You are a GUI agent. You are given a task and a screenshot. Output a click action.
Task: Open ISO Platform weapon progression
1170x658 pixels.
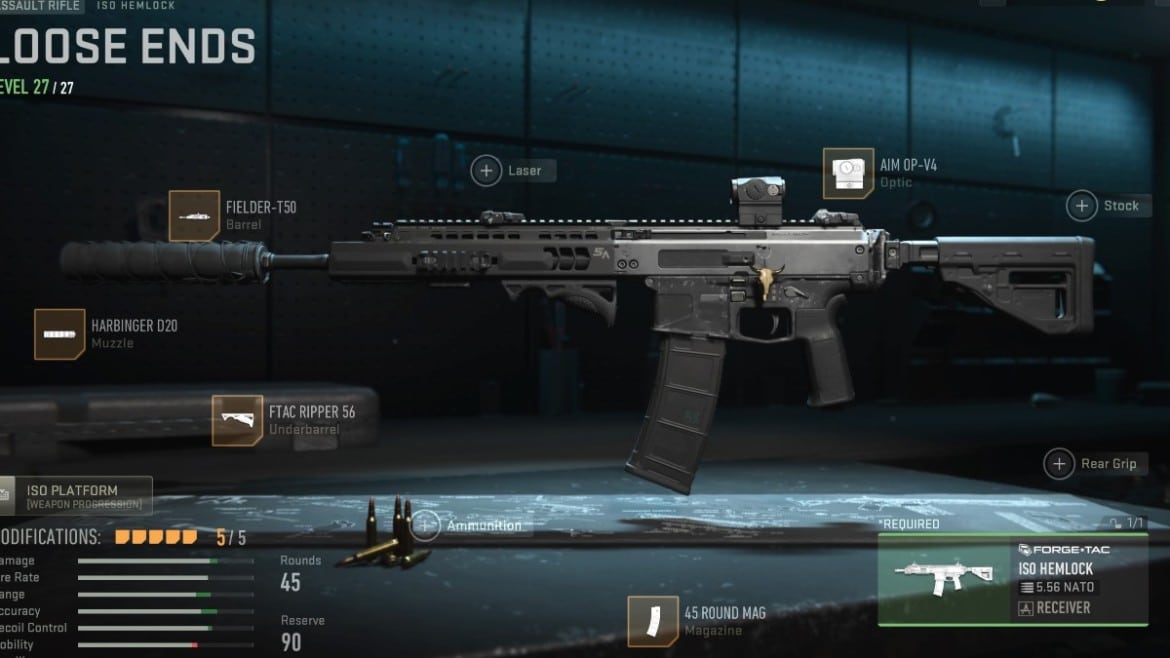click(x=76, y=496)
